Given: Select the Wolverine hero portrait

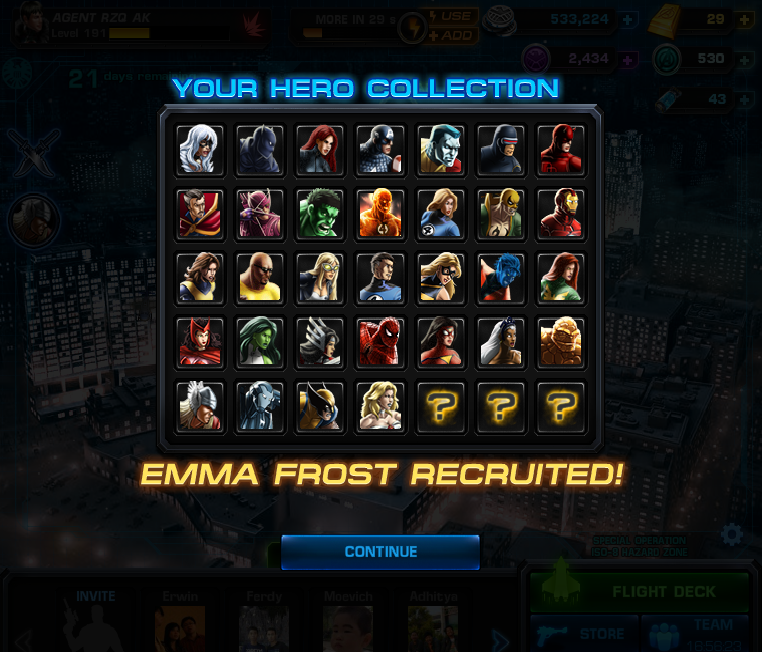Looking at the screenshot, I should click(x=320, y=407).
